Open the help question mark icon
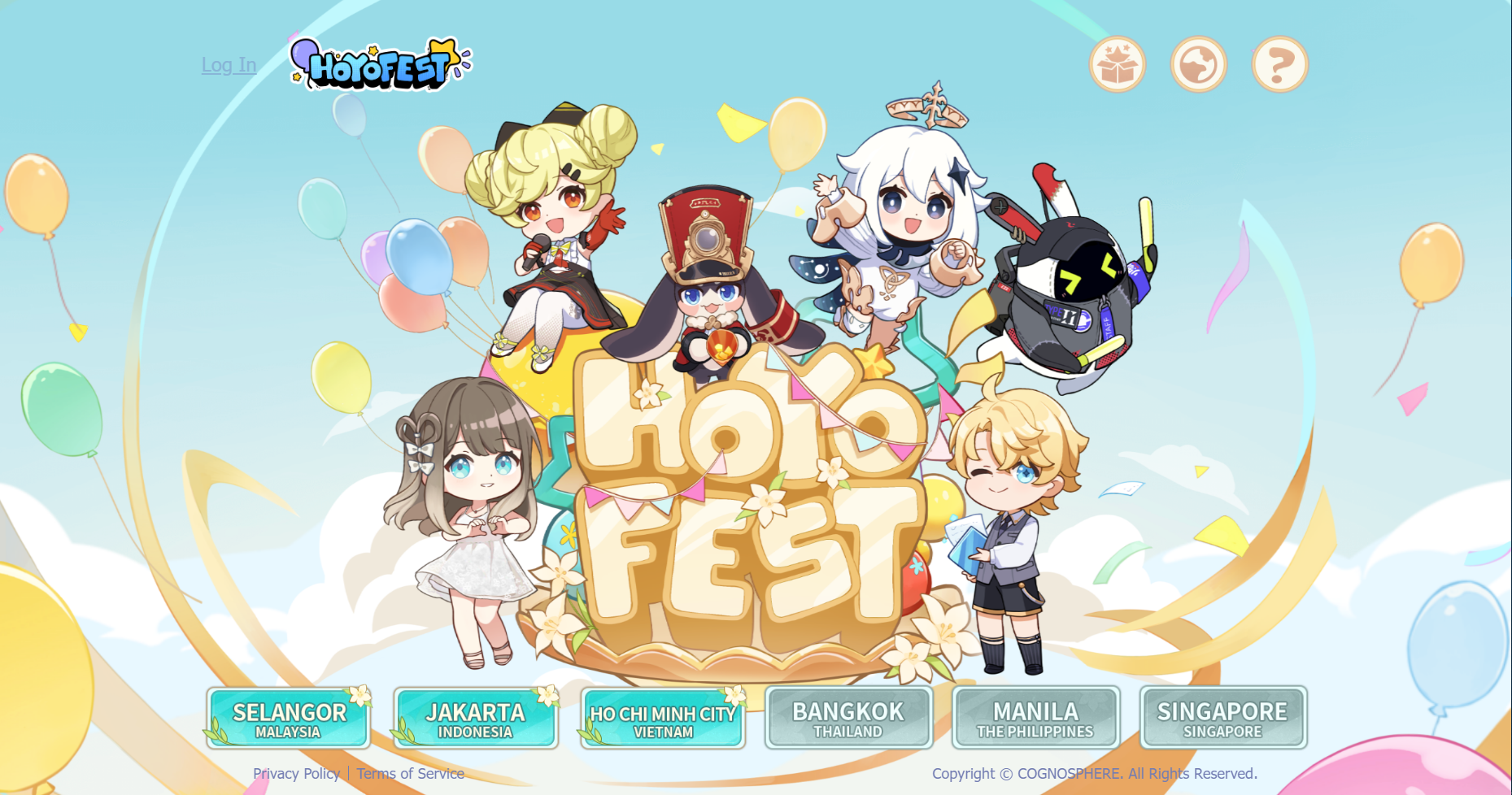The width and height of the screenshot is (1512, 795). click(1278, 64)
